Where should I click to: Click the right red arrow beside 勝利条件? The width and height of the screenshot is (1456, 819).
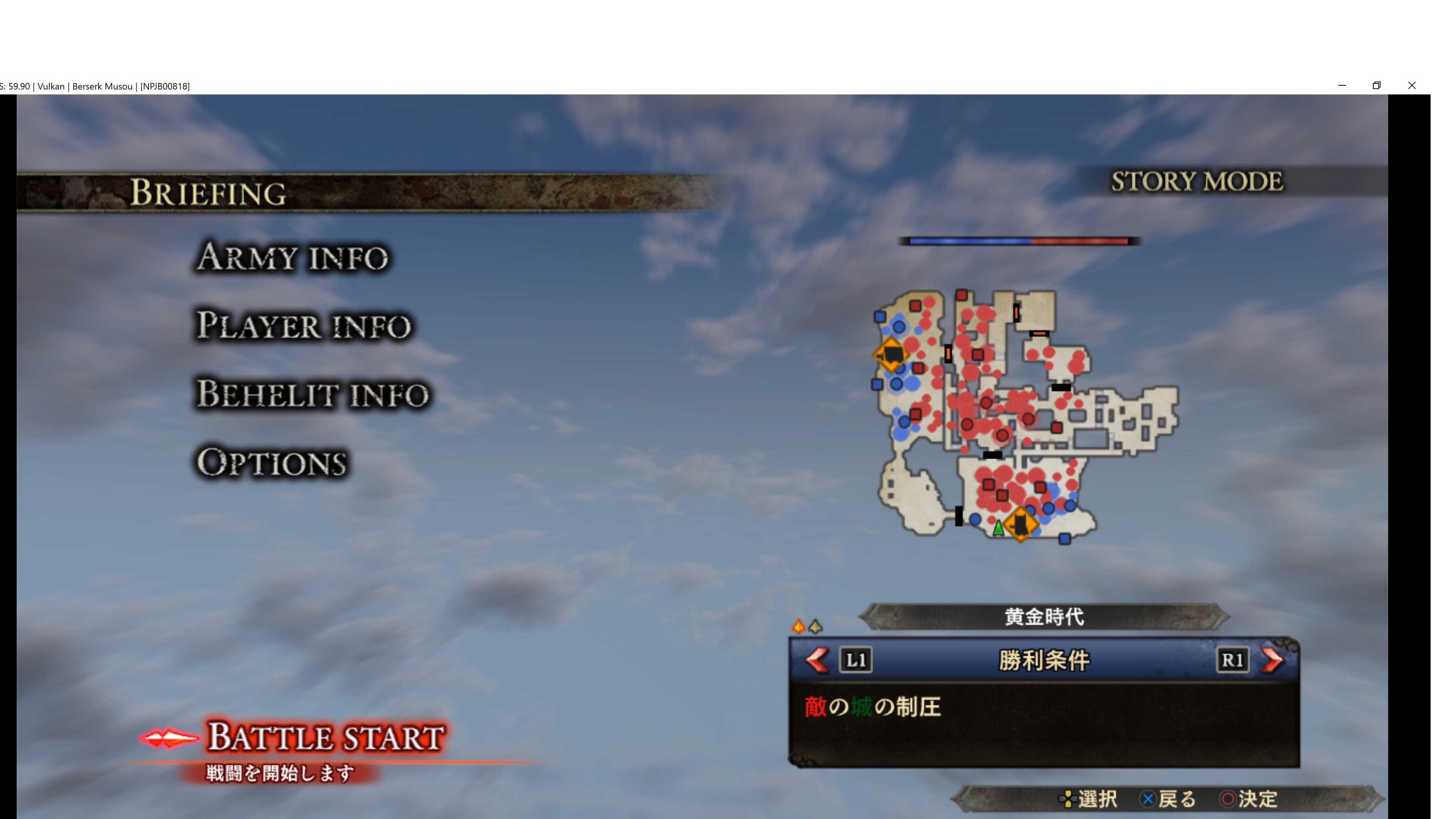pyautogui.click(x=1272, y=660)
